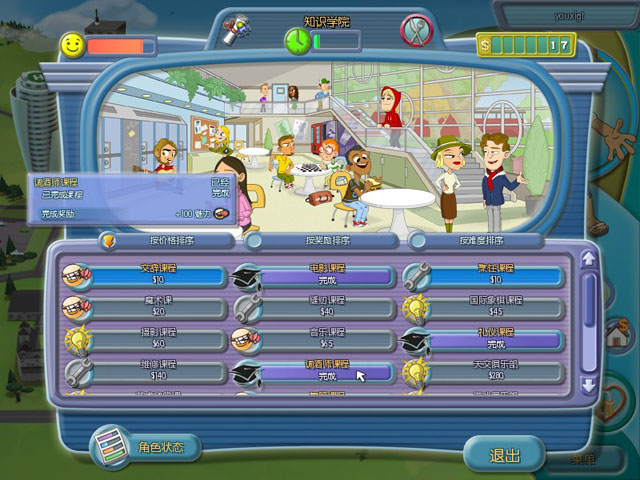Choose the 国际象棋课程 course for $45
The width and height of the screenshot is (640, 480).
(495, 307)
